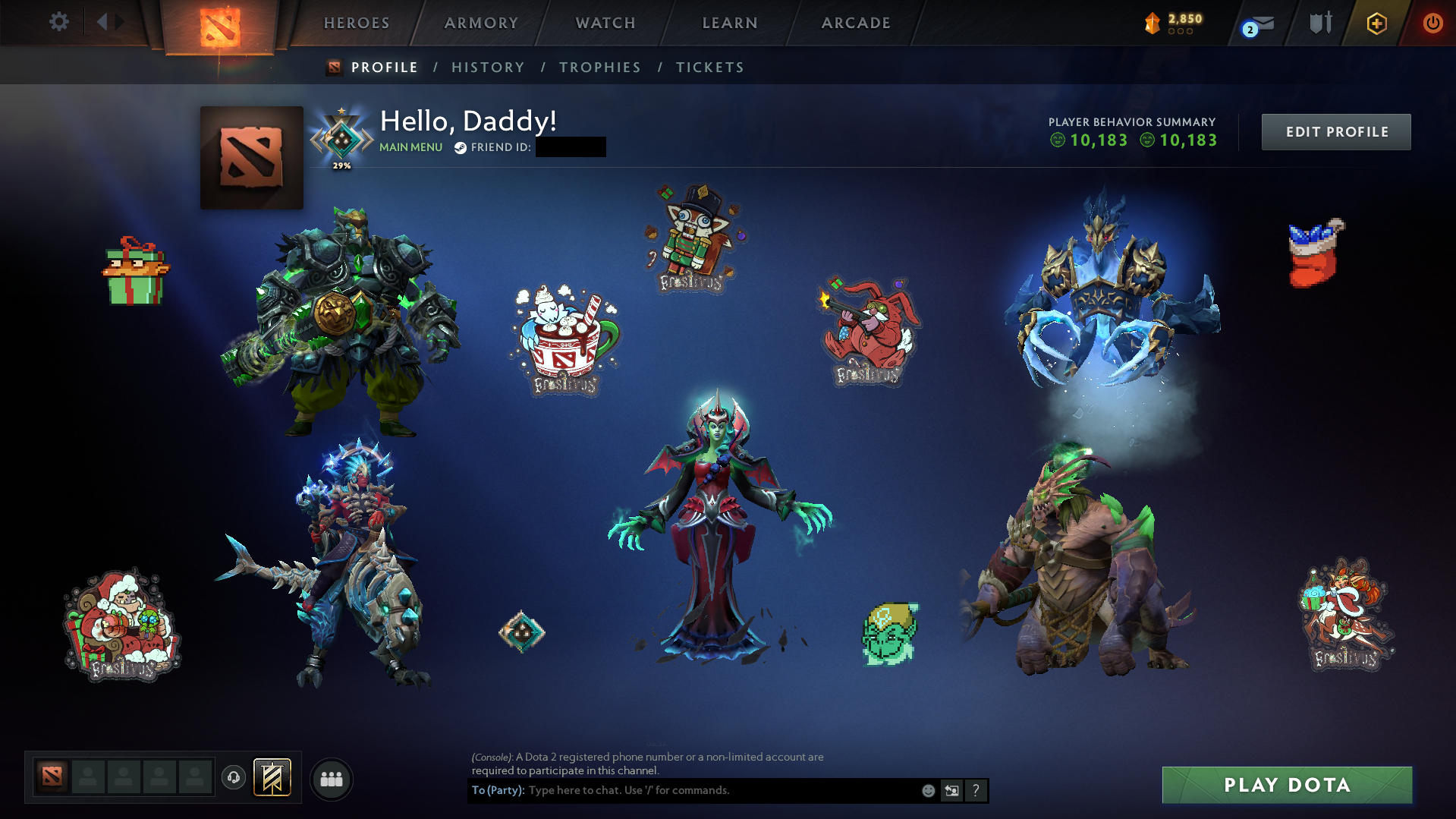Click the red power button to exit
This screenshot has width=1456, height=819.
click(x=1432, y=23)
